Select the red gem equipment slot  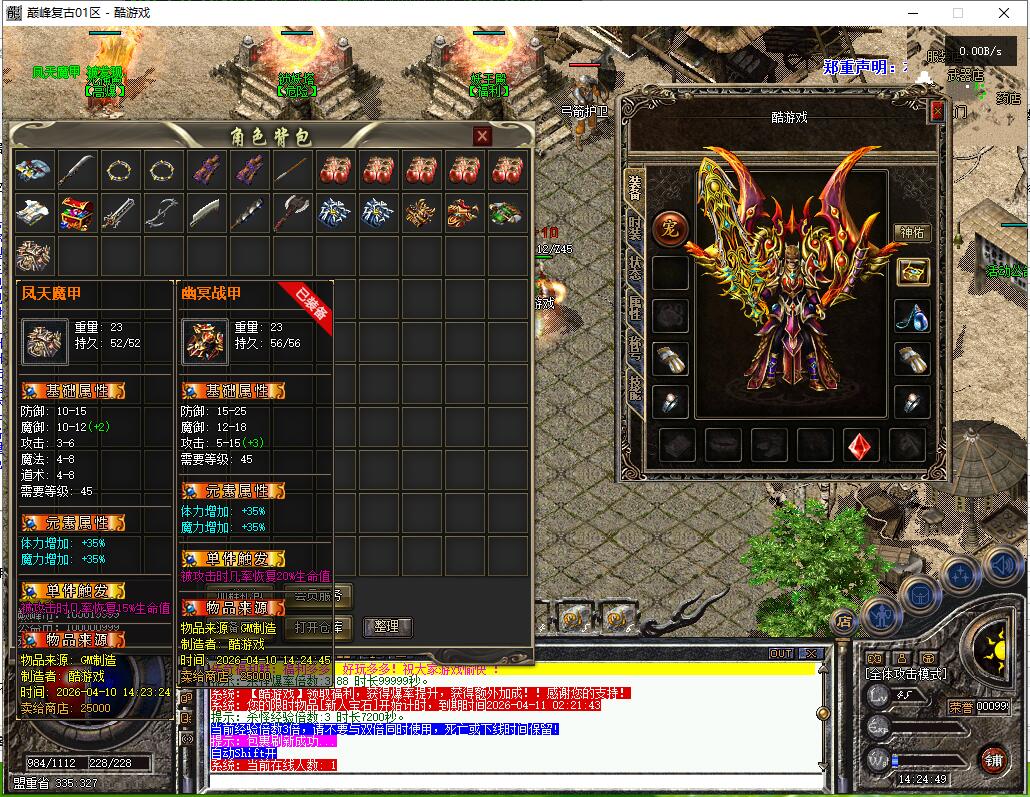861,445
